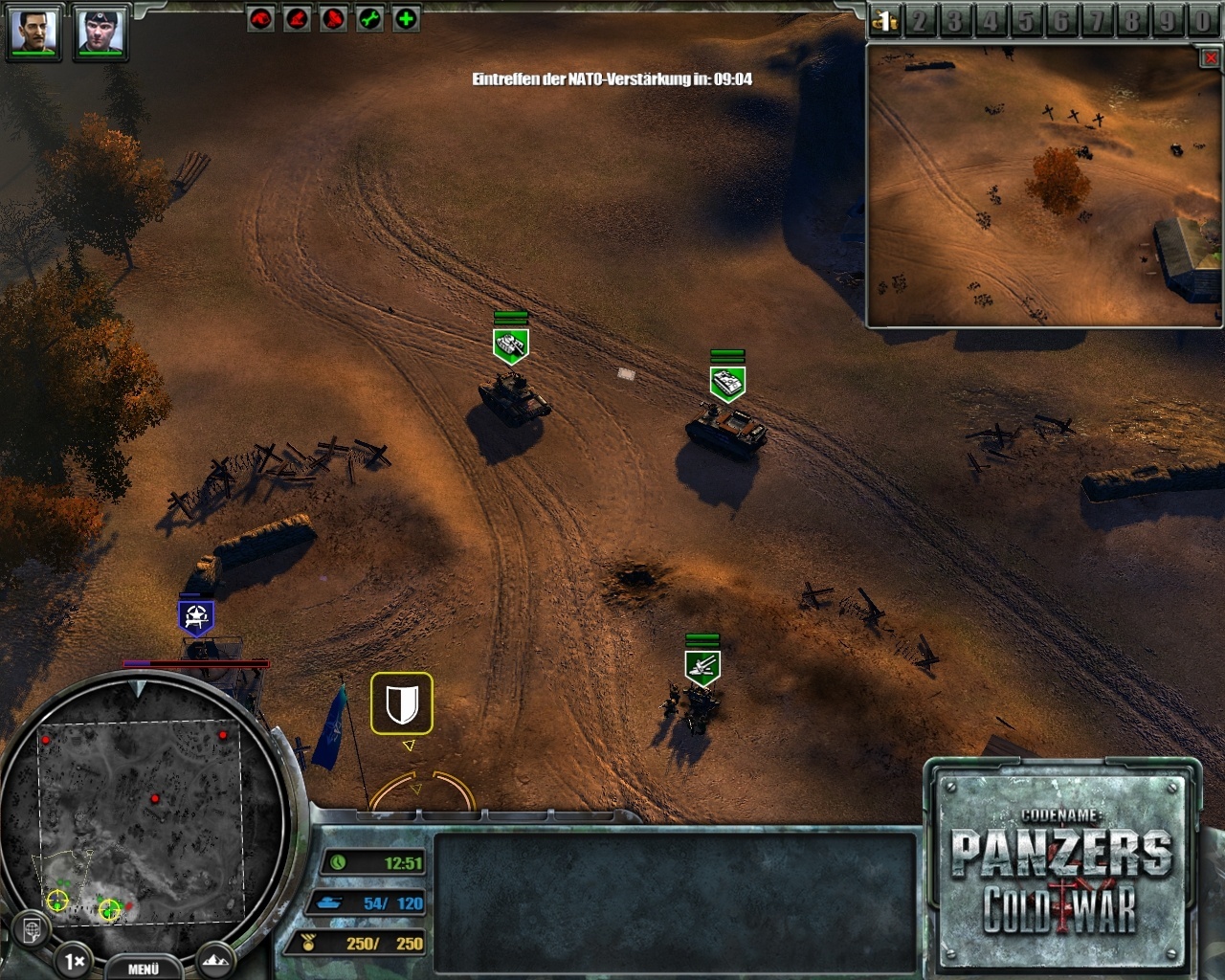Select the red artillery support icon
Viewport: 1225px width, 980px height.
(x=297, y=17)
